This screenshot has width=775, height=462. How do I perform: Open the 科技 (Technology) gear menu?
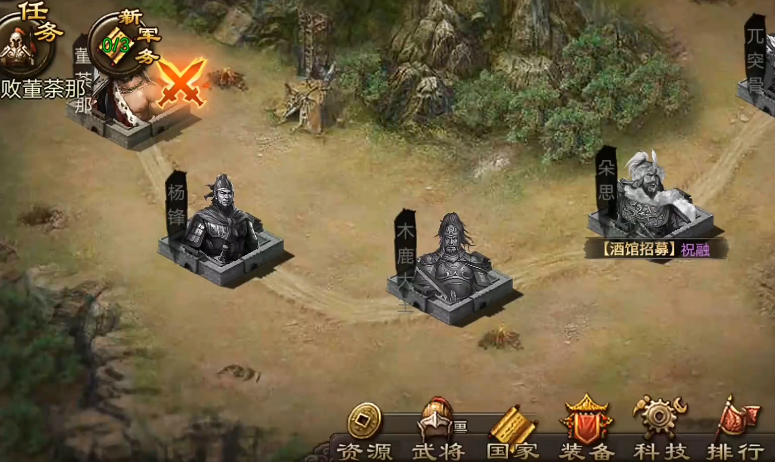[x=661, y=430]
